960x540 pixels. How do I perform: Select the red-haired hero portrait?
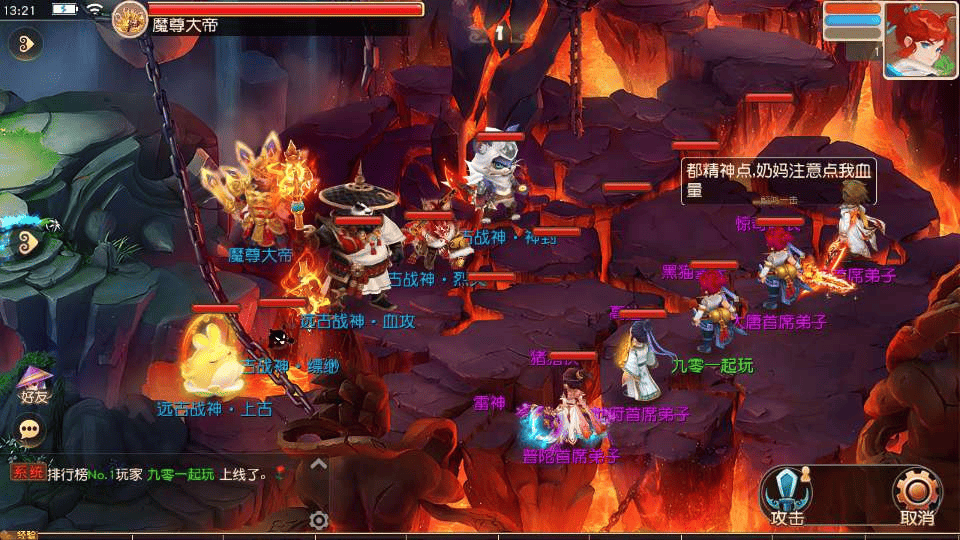(920, 40)
